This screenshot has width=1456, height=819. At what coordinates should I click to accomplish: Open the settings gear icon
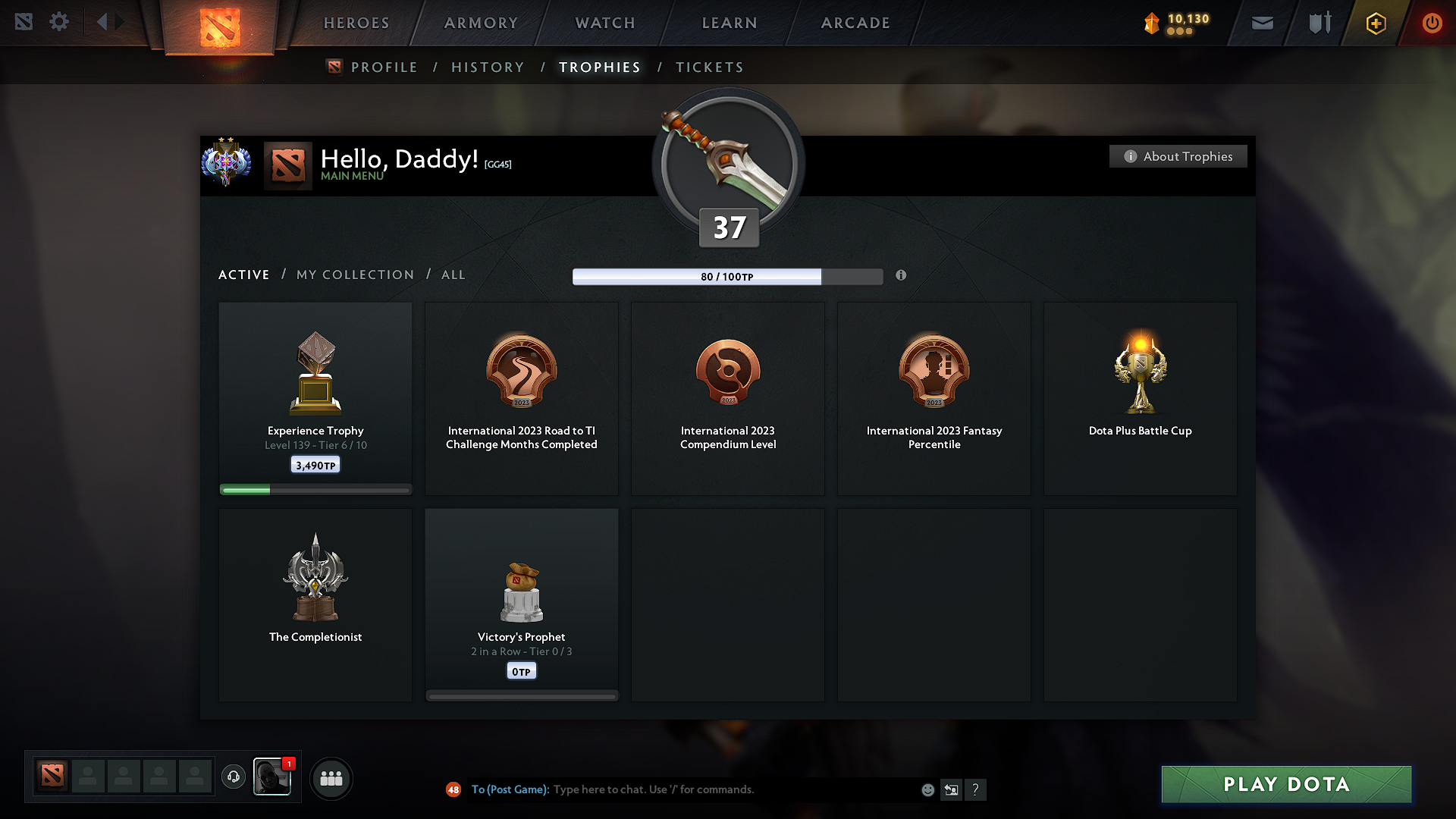point(59,22)
